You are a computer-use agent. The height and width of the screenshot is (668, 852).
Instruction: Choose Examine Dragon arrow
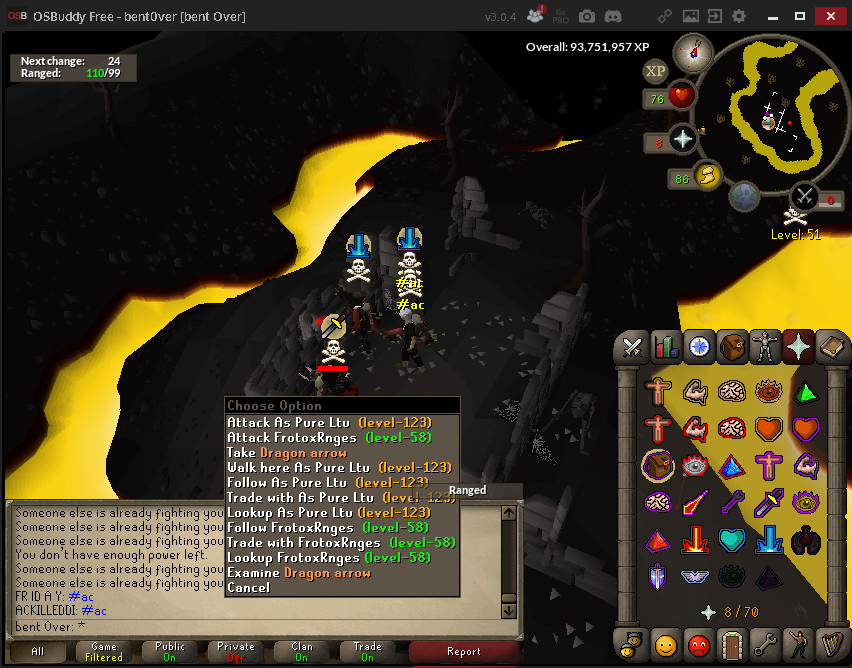(298, 573)
